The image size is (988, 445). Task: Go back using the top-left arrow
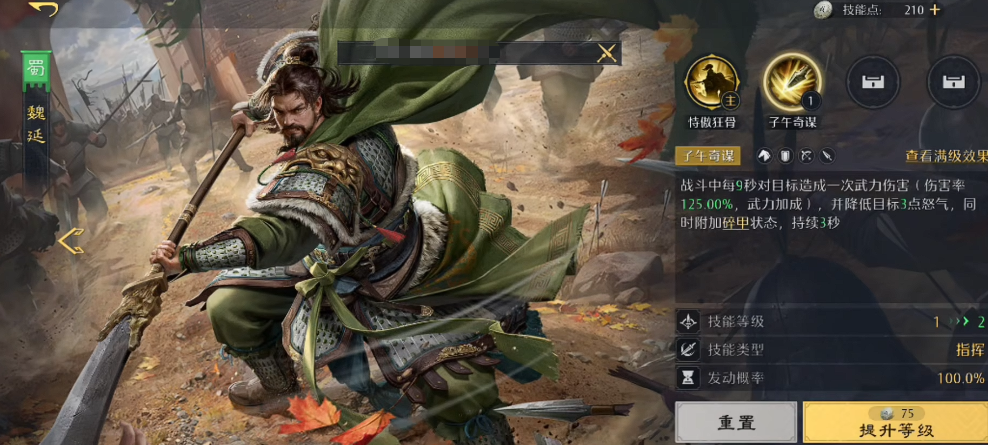coord(42,9)
